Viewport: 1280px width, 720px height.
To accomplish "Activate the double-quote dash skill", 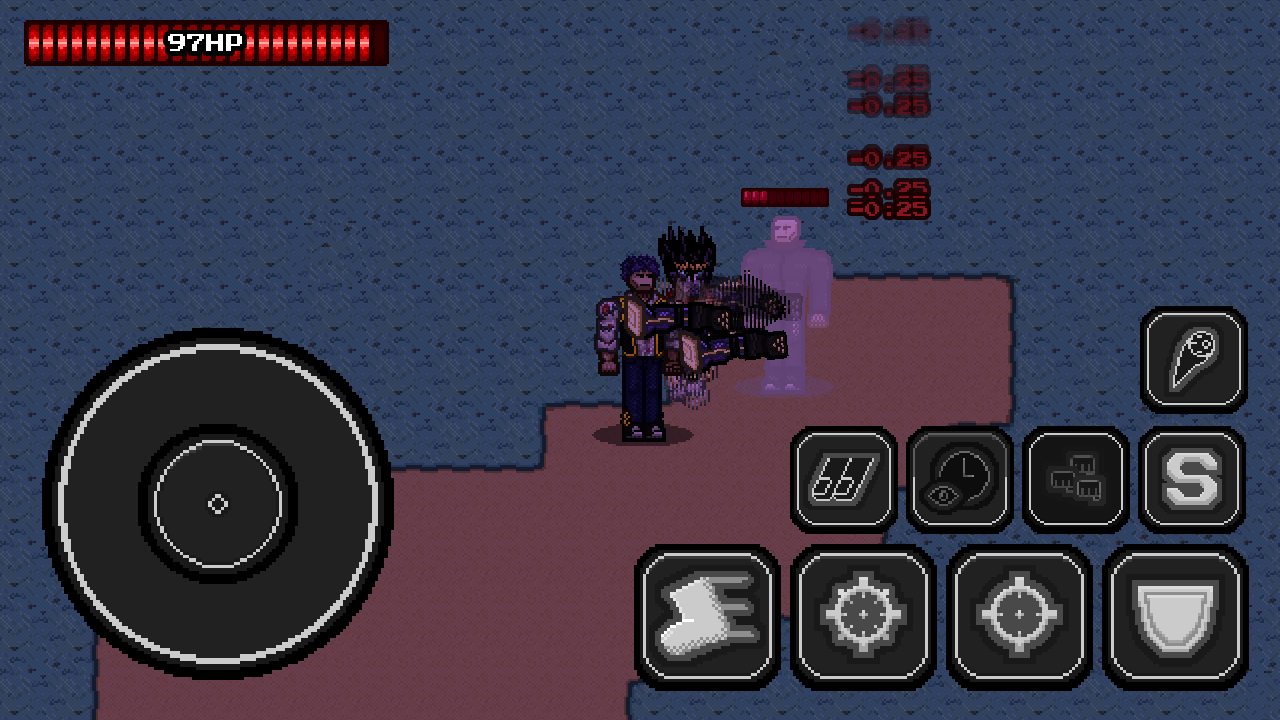I will pos(842,477).
